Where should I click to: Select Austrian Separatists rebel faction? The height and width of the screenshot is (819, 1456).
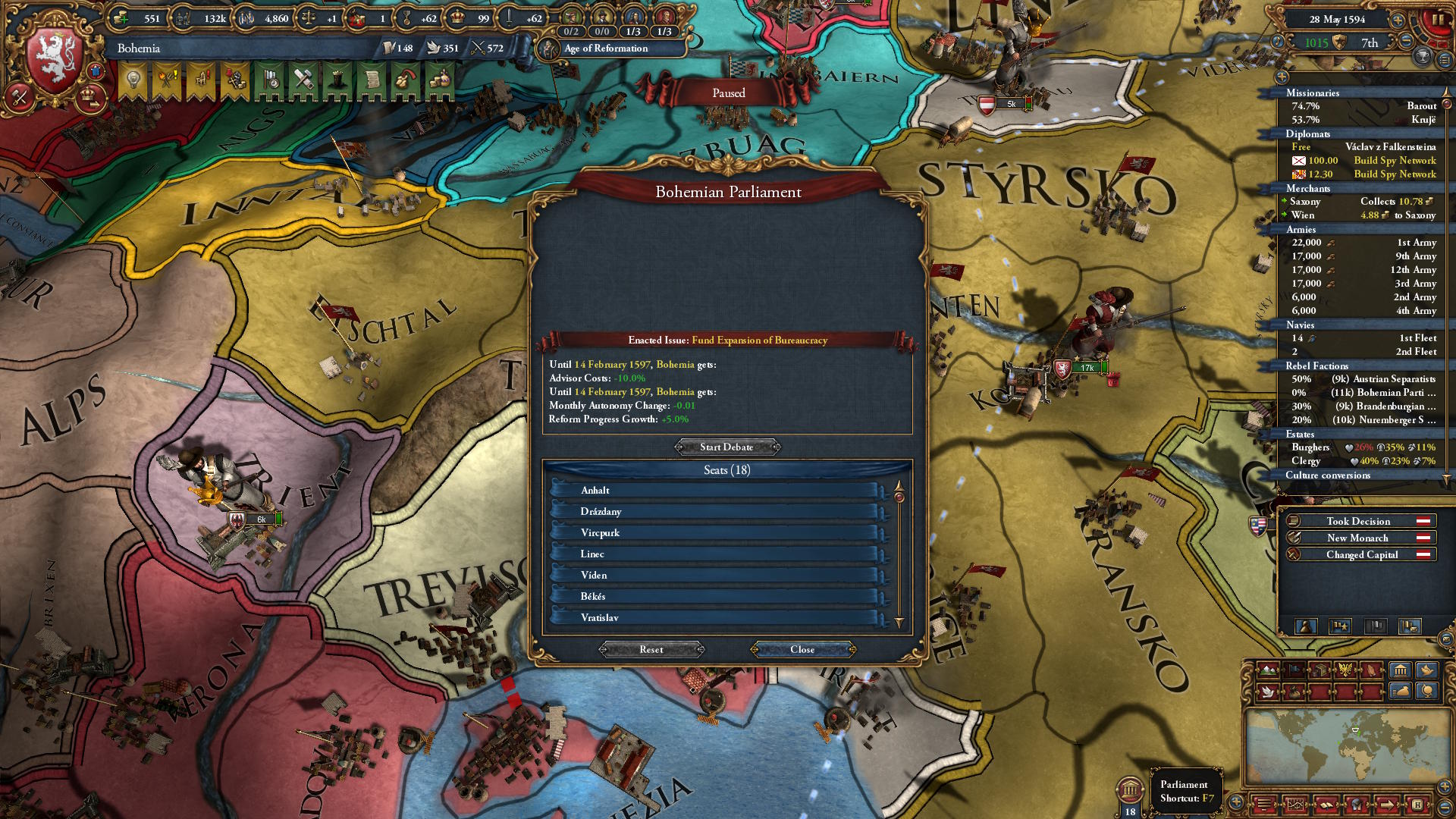click(x=1363, y=379)
